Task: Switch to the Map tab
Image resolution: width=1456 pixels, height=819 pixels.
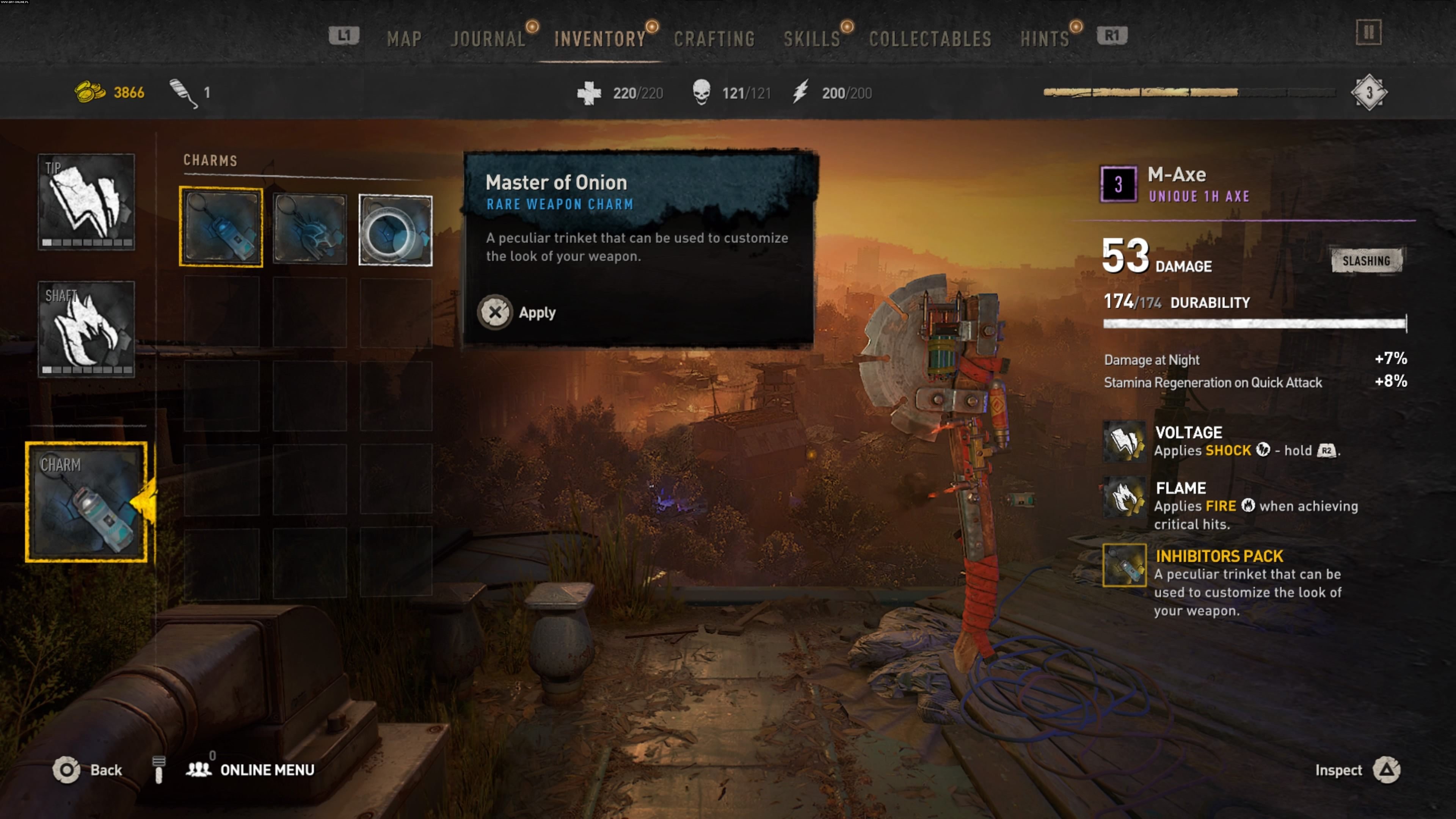Action: click(404, 38)
